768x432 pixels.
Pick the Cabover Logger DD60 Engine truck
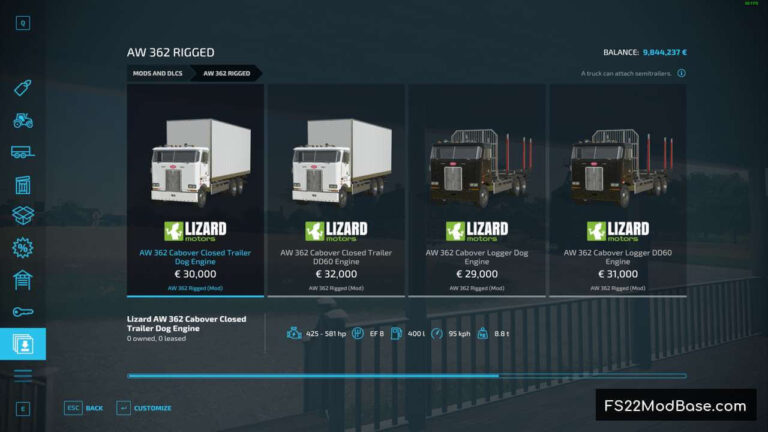point(616,189)
